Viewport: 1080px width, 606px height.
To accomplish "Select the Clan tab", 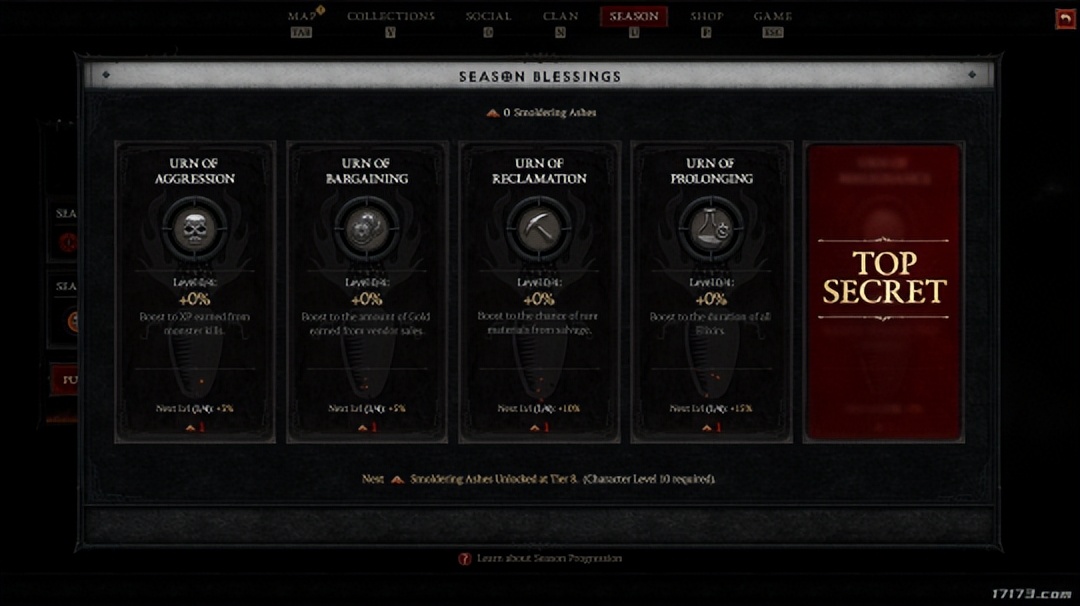I will click(560, 17).
